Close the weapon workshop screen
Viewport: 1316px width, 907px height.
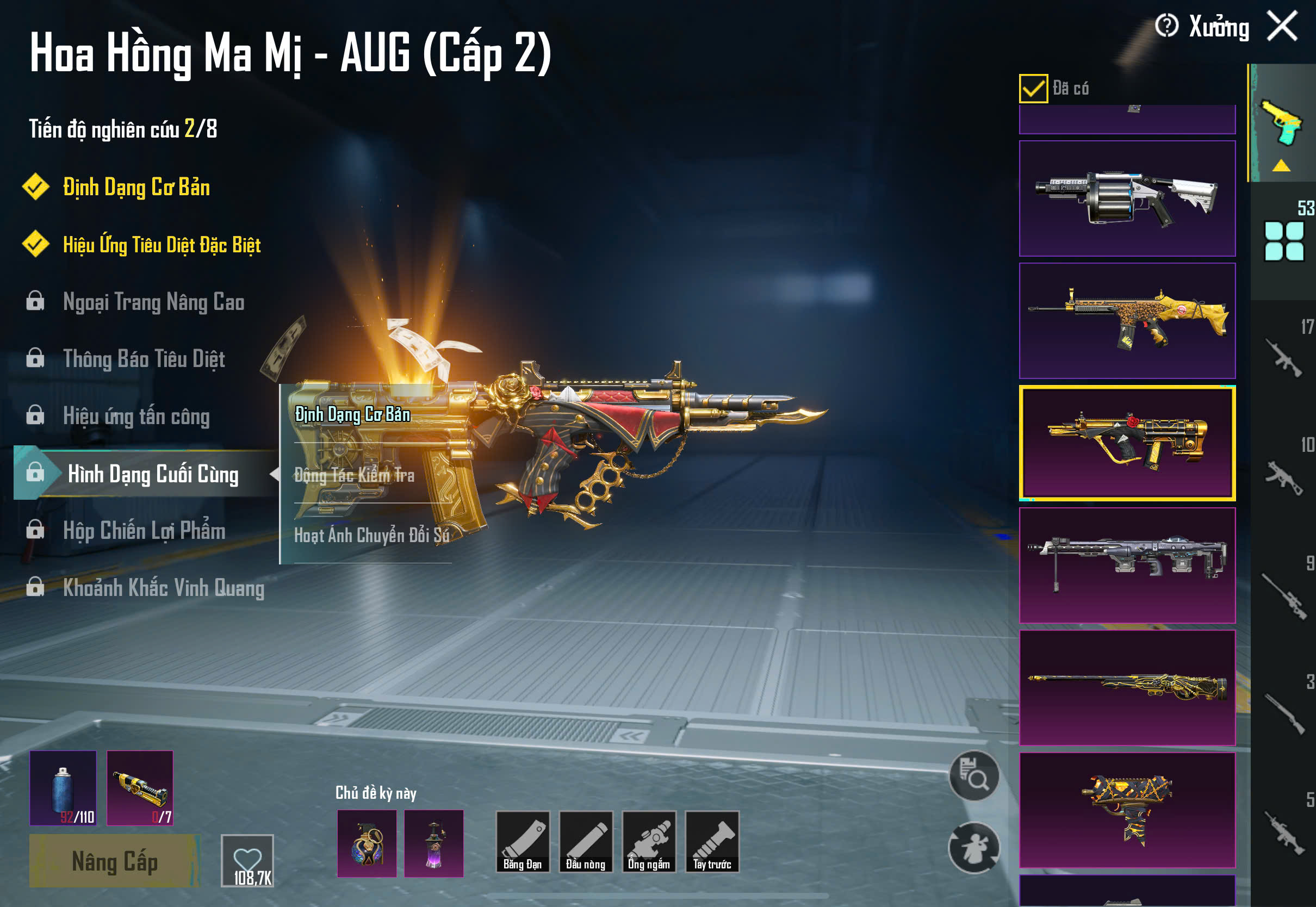(x=1282, y=26)
